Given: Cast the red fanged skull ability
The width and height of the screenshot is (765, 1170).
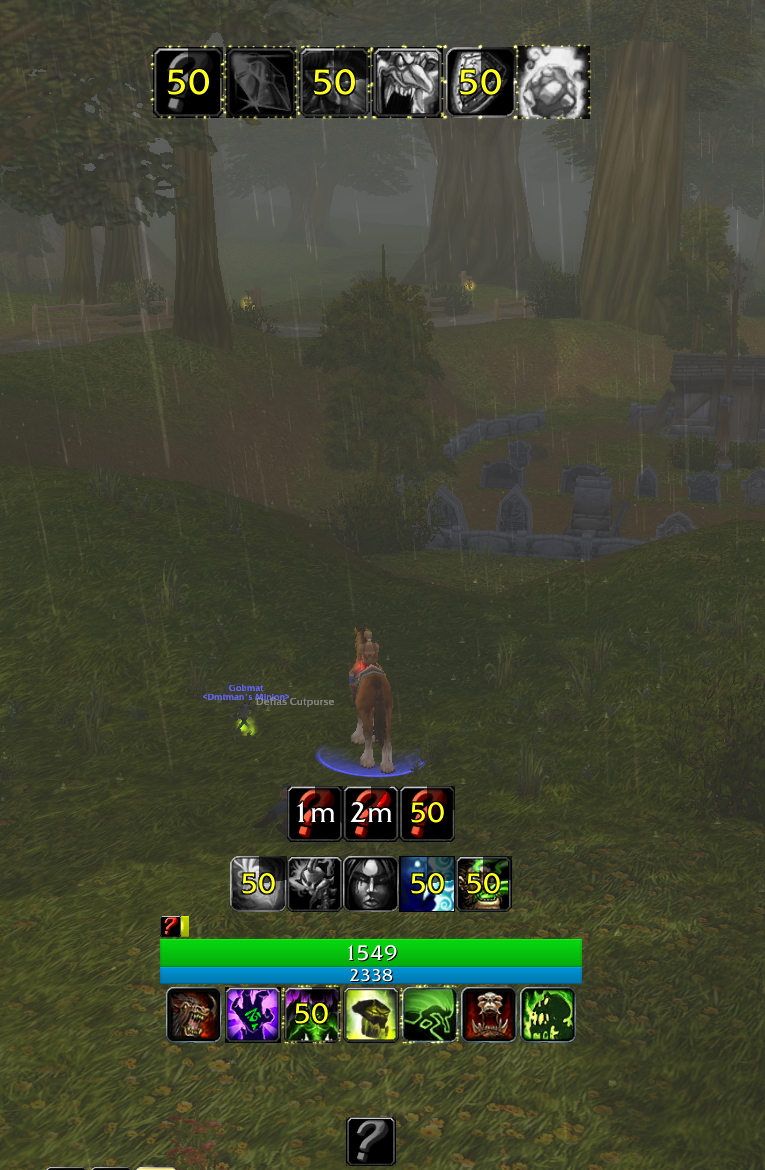Looking at the screenshot, I should (x=489, y=1015).
